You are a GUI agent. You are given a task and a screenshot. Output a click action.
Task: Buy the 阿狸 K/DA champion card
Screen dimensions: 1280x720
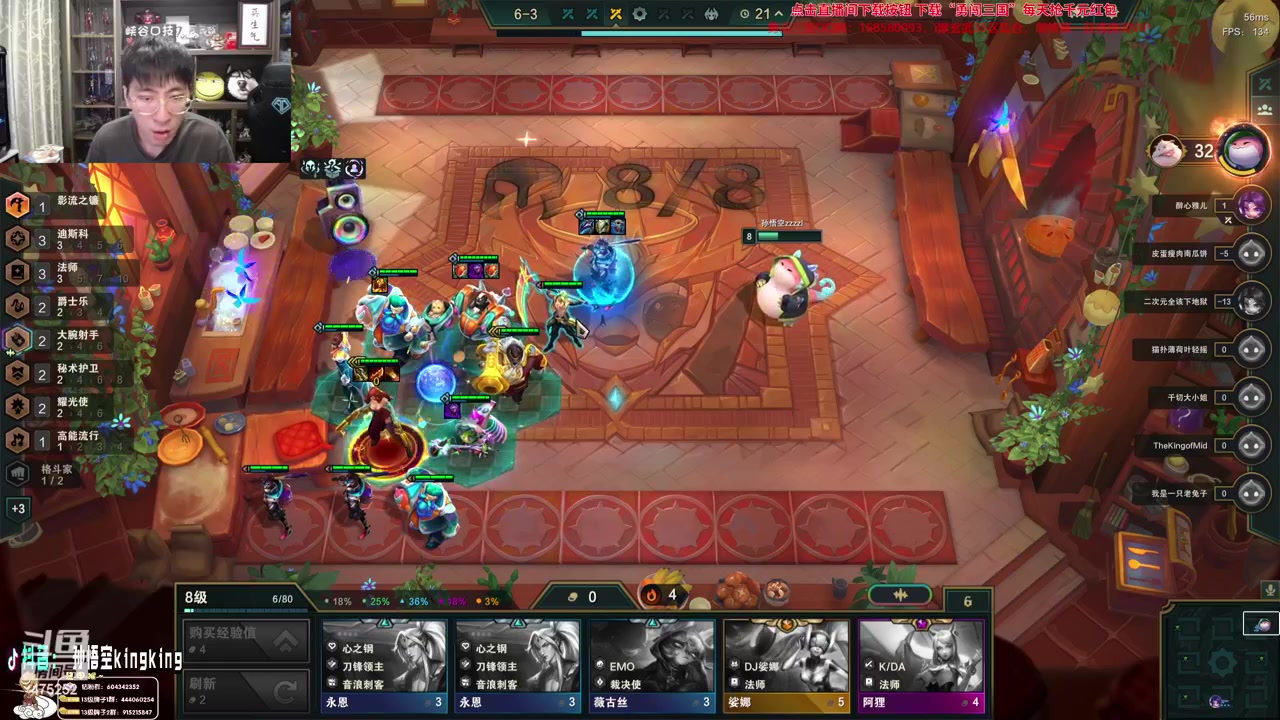coord(921,665)
